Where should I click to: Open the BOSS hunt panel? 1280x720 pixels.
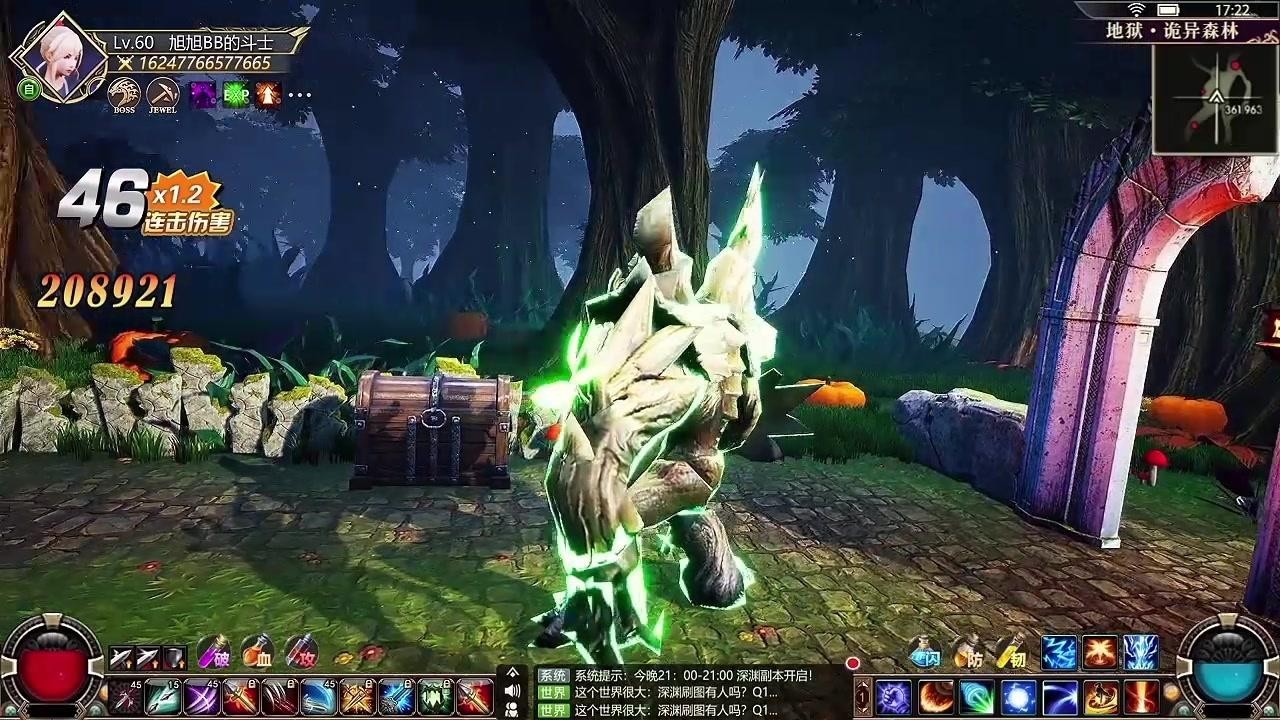[123, 94]
